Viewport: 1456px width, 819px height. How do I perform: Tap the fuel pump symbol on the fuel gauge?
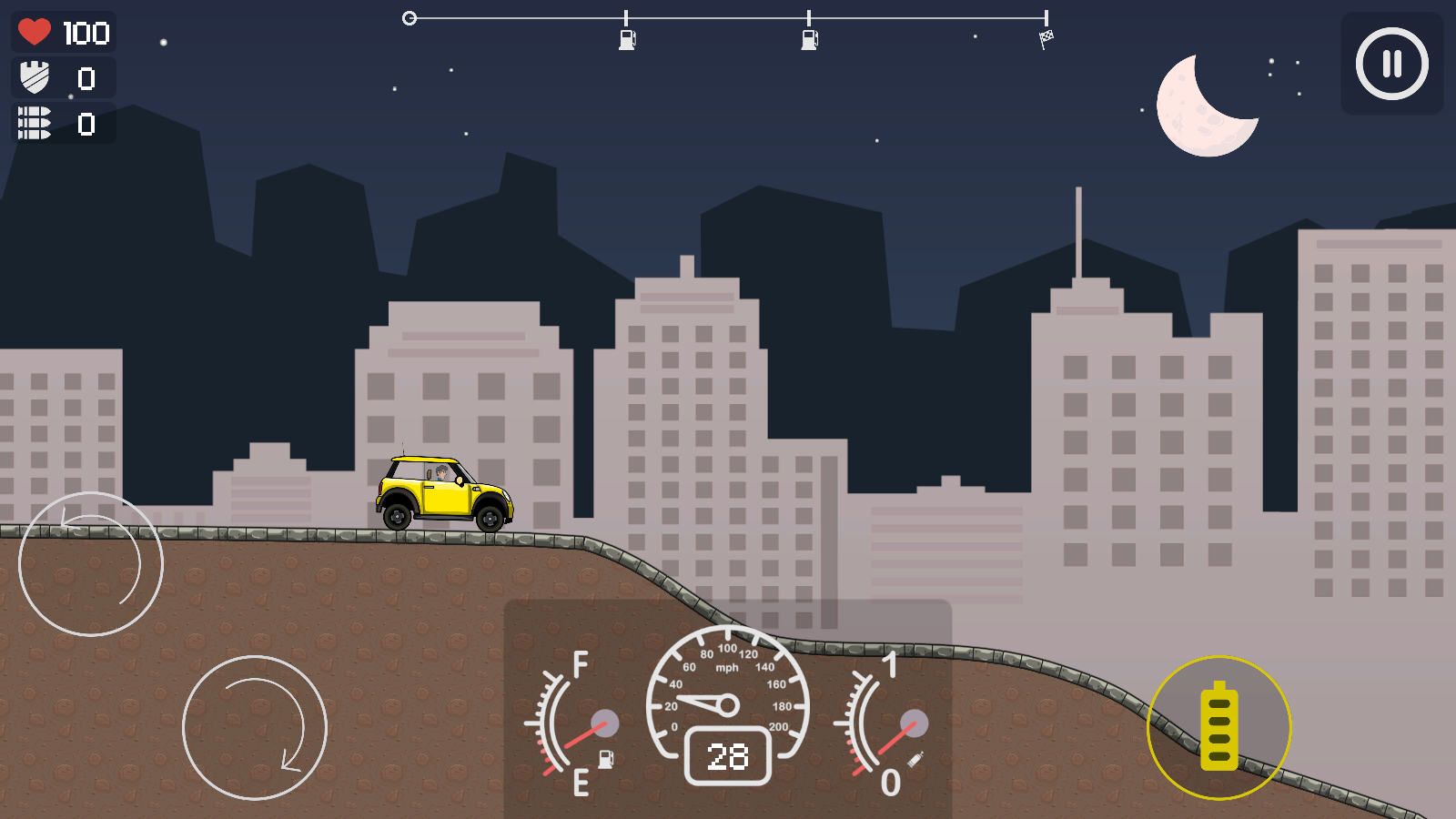click(606, 759)
